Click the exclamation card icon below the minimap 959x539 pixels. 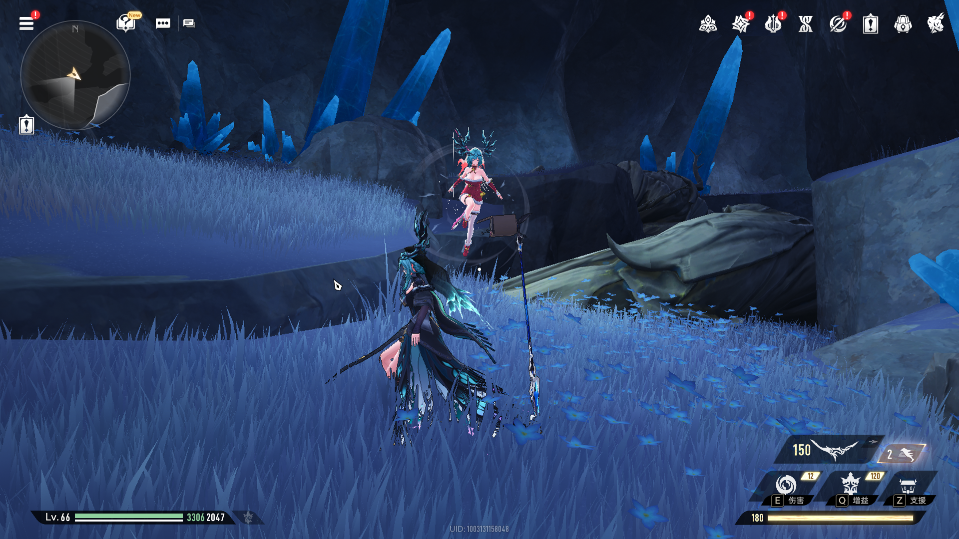[26, 125]
